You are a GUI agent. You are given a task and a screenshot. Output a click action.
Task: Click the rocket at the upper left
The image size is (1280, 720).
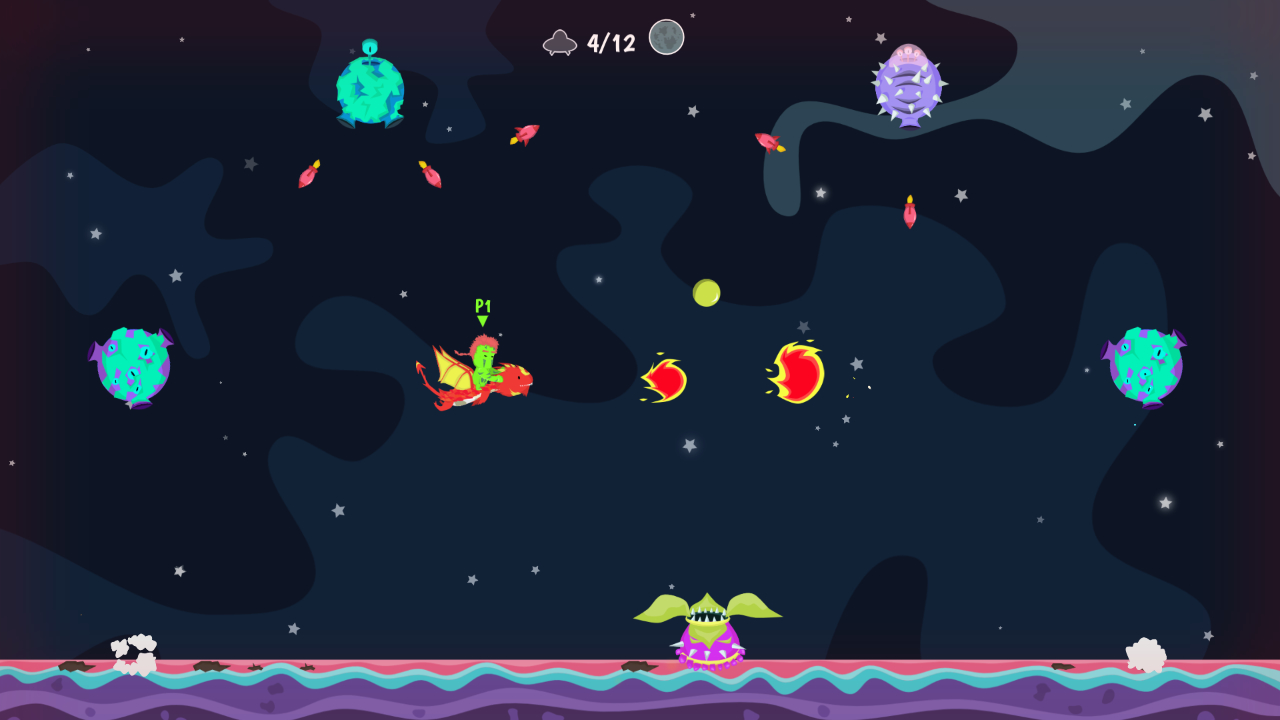point(308,176)
